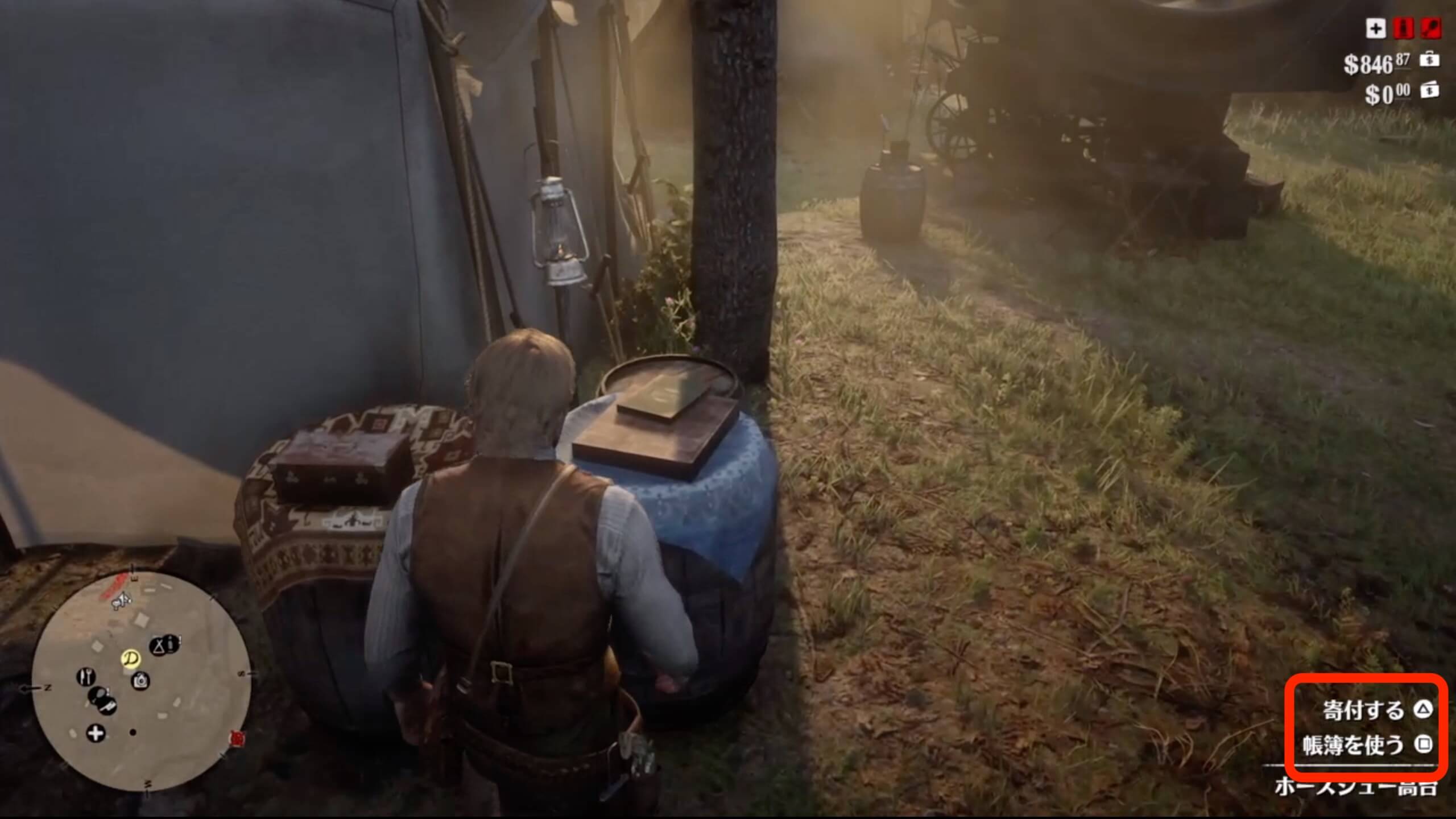1456x819 pixels.
Task: Click the white medicine supply plus icon
Action: [x=1375, y=28]
